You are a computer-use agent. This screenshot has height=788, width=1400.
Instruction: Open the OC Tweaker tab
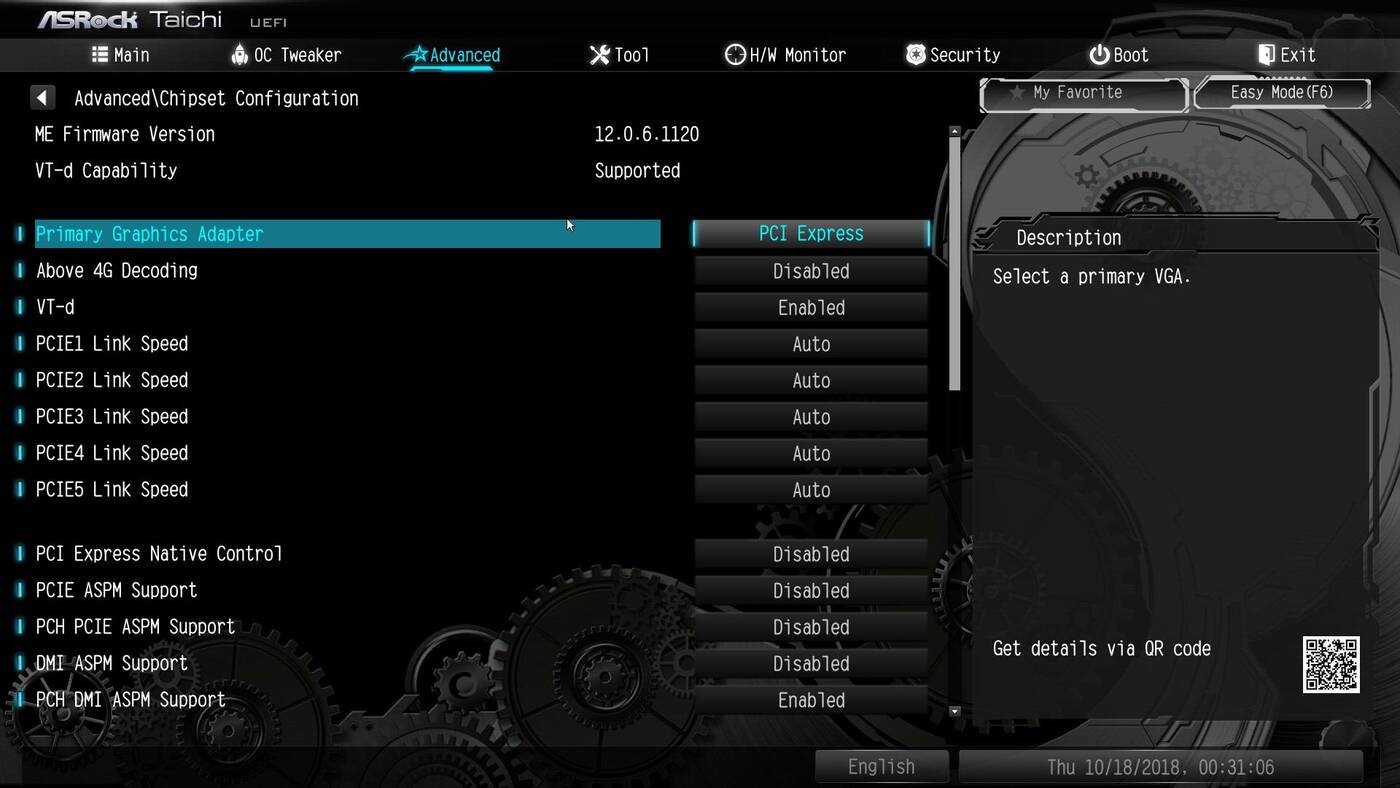point(286,55)
